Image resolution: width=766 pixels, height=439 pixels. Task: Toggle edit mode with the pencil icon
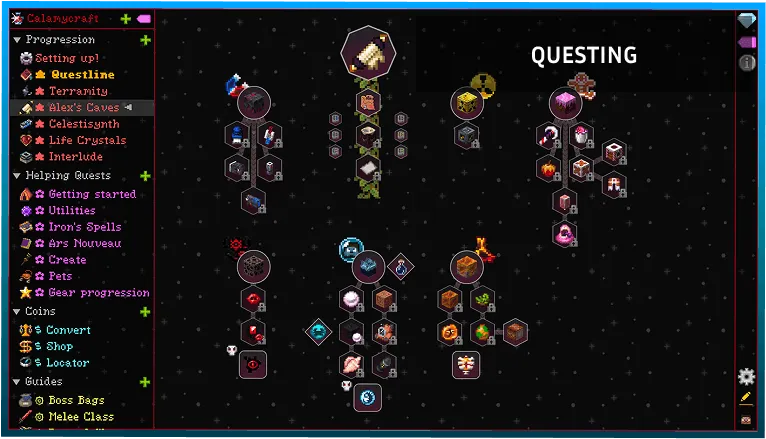(x=746, y=398)
